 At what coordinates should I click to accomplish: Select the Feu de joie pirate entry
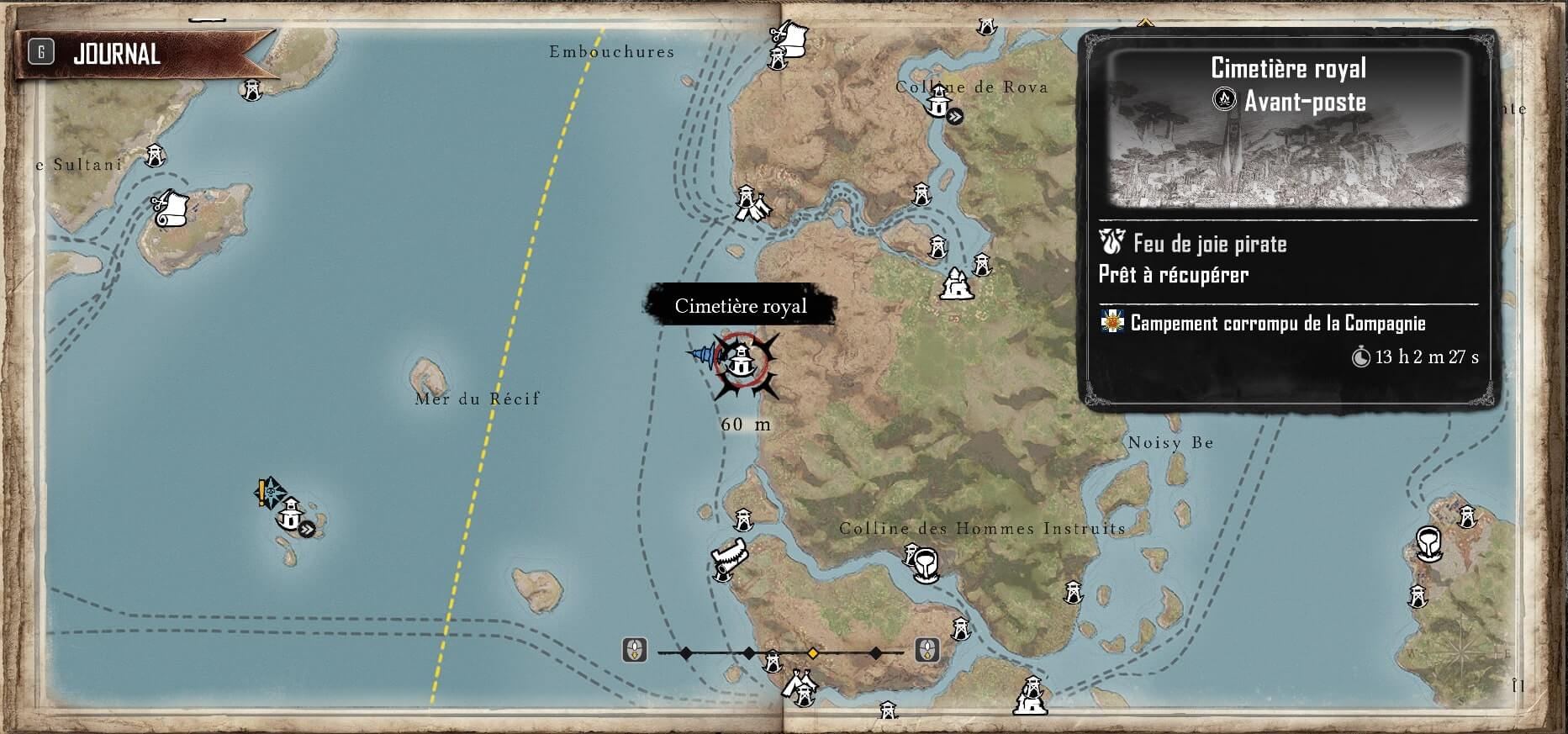click(1210, 245)
